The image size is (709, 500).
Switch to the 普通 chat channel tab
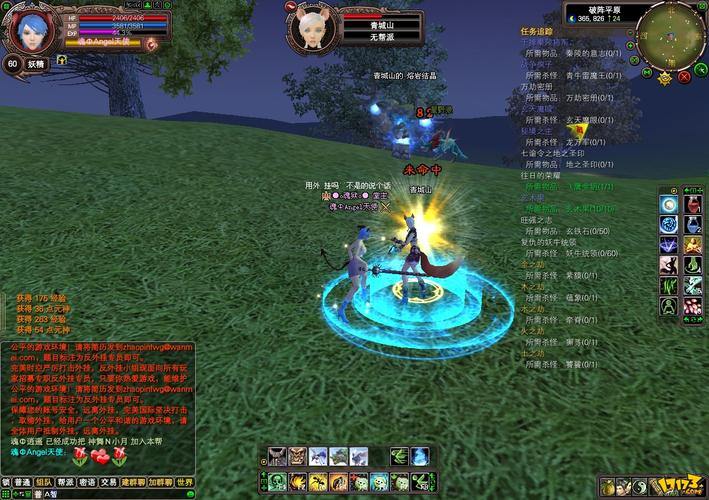pyautogui.click(x=23, y=481)
